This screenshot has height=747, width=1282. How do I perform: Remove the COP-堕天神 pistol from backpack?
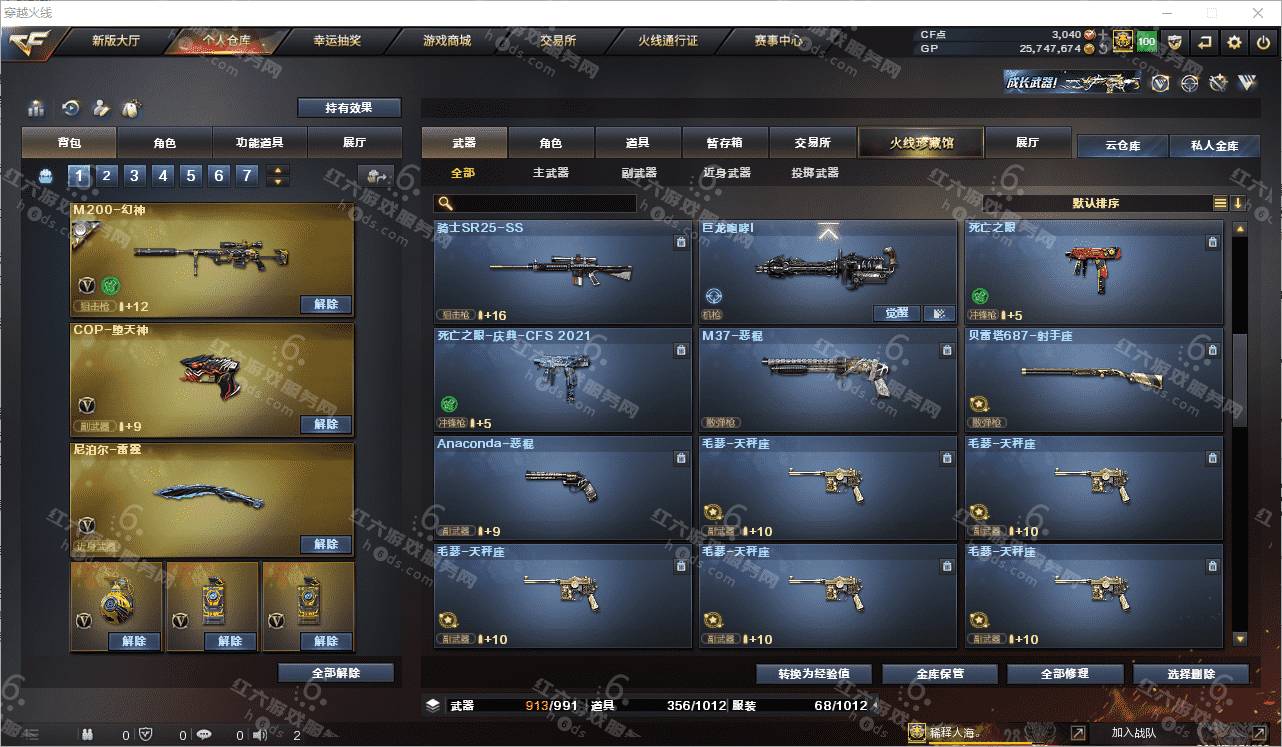326,424
